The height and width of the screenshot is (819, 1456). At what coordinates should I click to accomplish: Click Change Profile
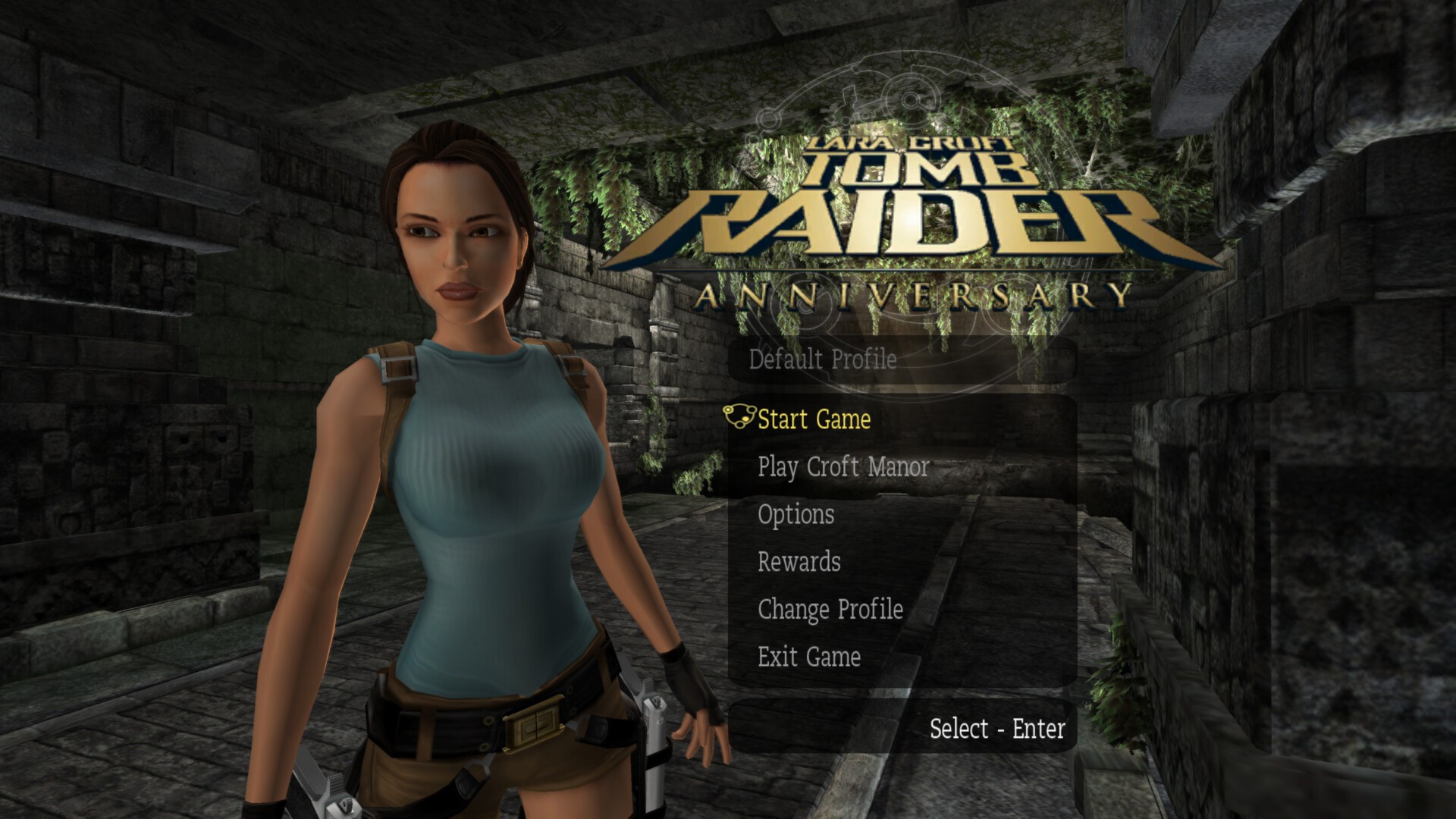pyautogui.click(x=830, y=610)
